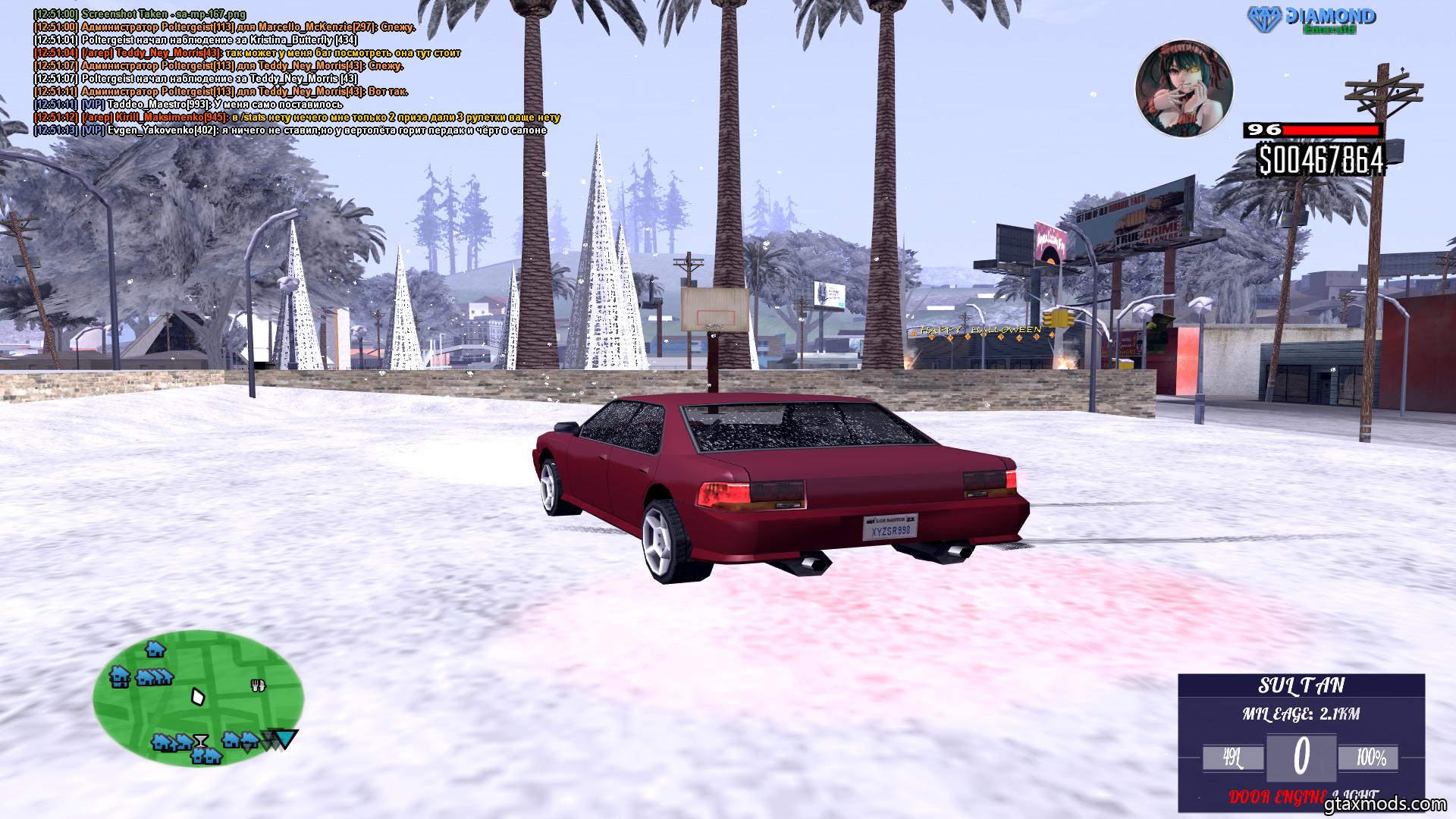Click the anime character portrait icon
Screen dimensions: 1456x819
click(x=1183, y=89)
